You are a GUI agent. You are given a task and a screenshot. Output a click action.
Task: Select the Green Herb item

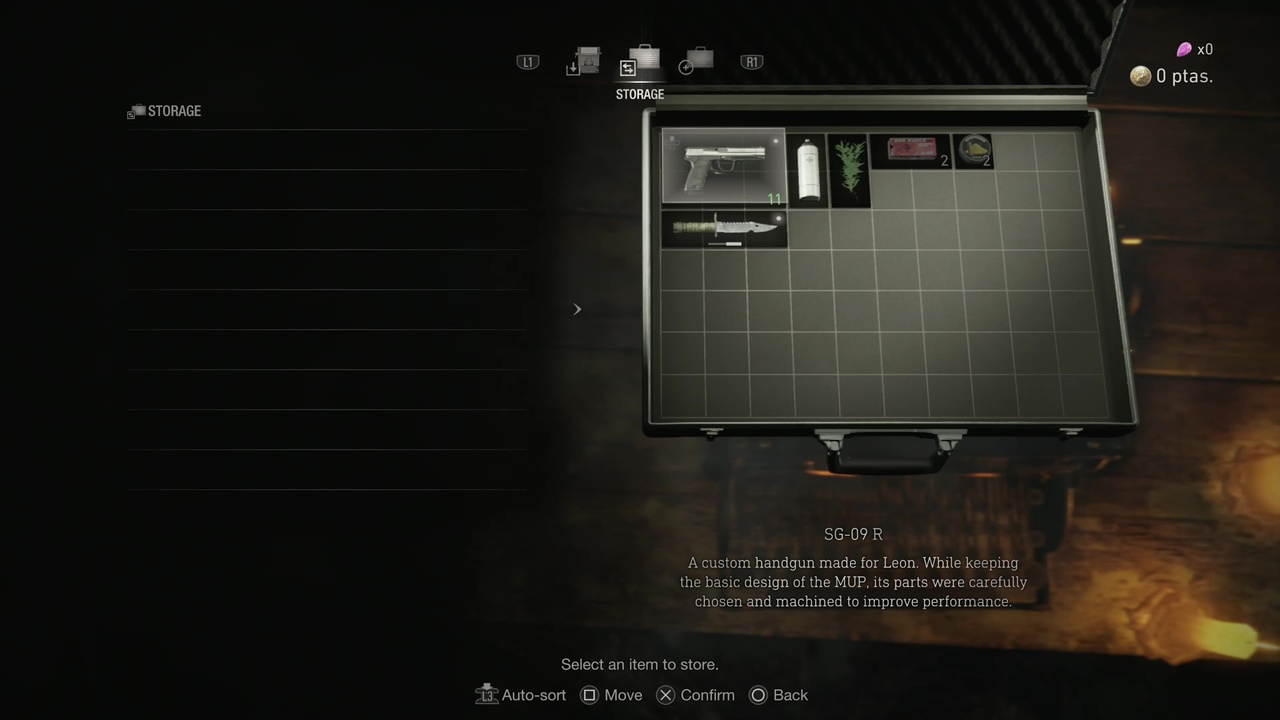[x=849, y=170]
